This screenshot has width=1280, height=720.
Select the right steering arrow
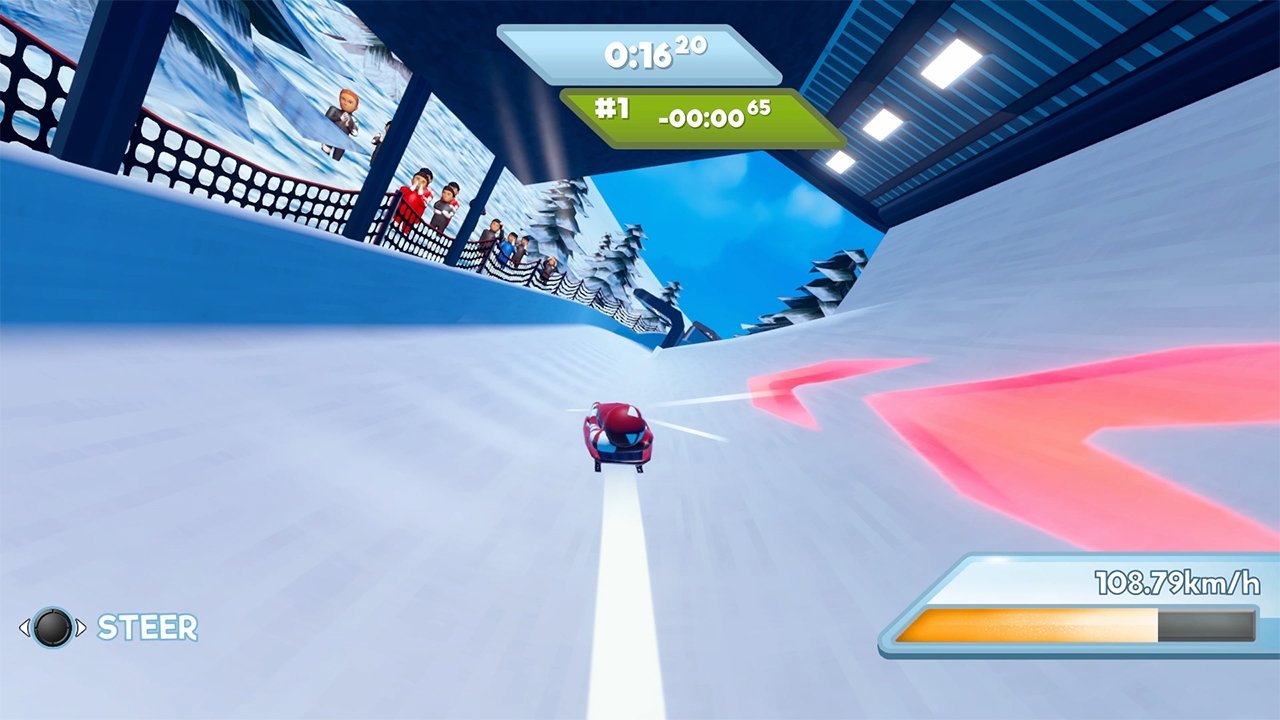point(83,628)
